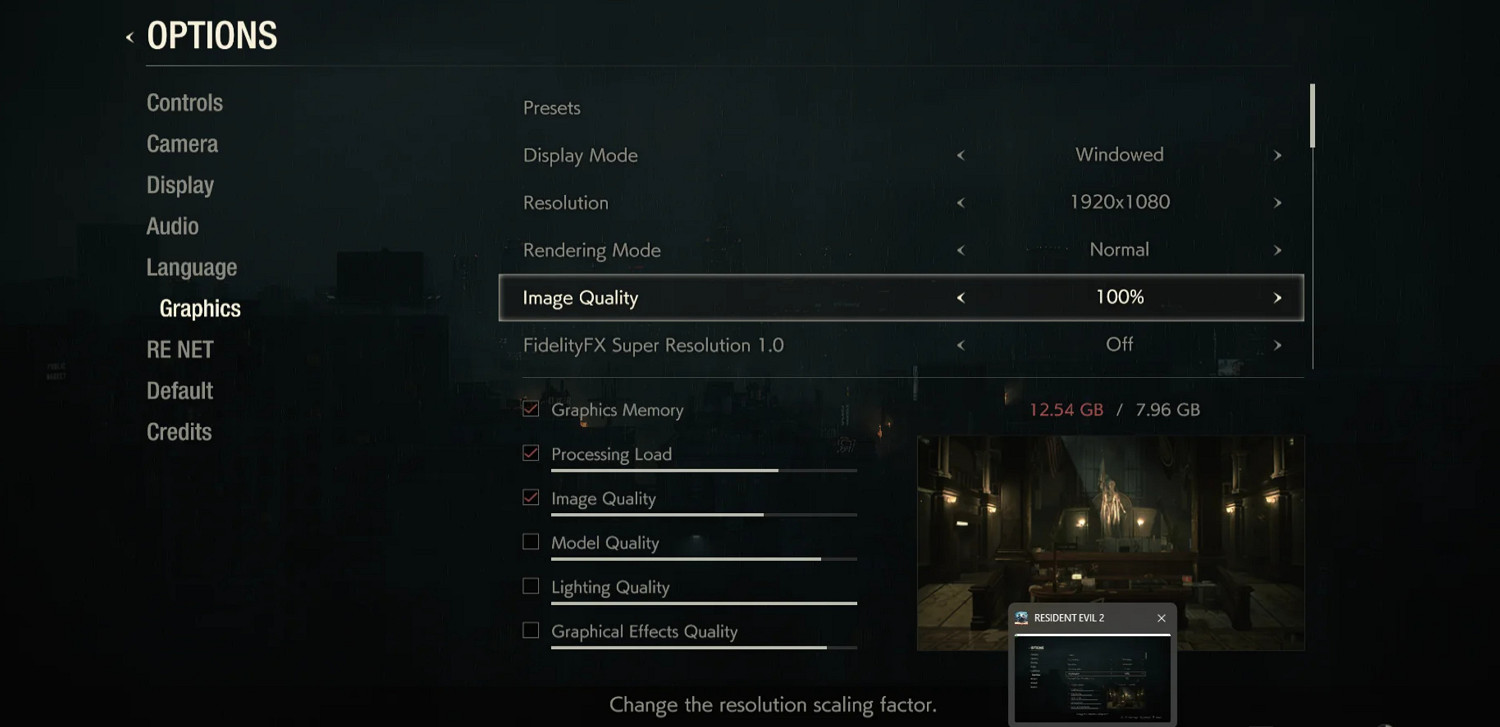The height and width of the screenshot is (727, 1500).
Task: Change Rendering Mode with the right arrow
Action: 1277,250
